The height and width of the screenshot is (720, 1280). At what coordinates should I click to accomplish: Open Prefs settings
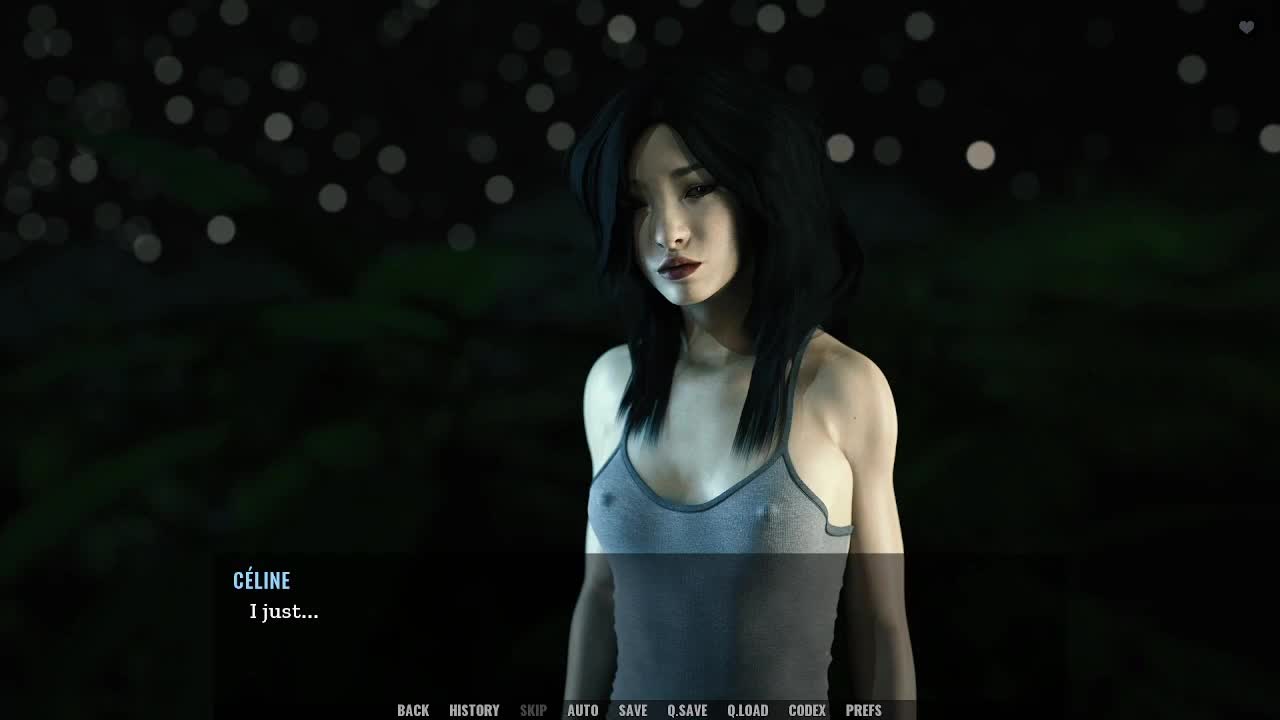(863, 710)
